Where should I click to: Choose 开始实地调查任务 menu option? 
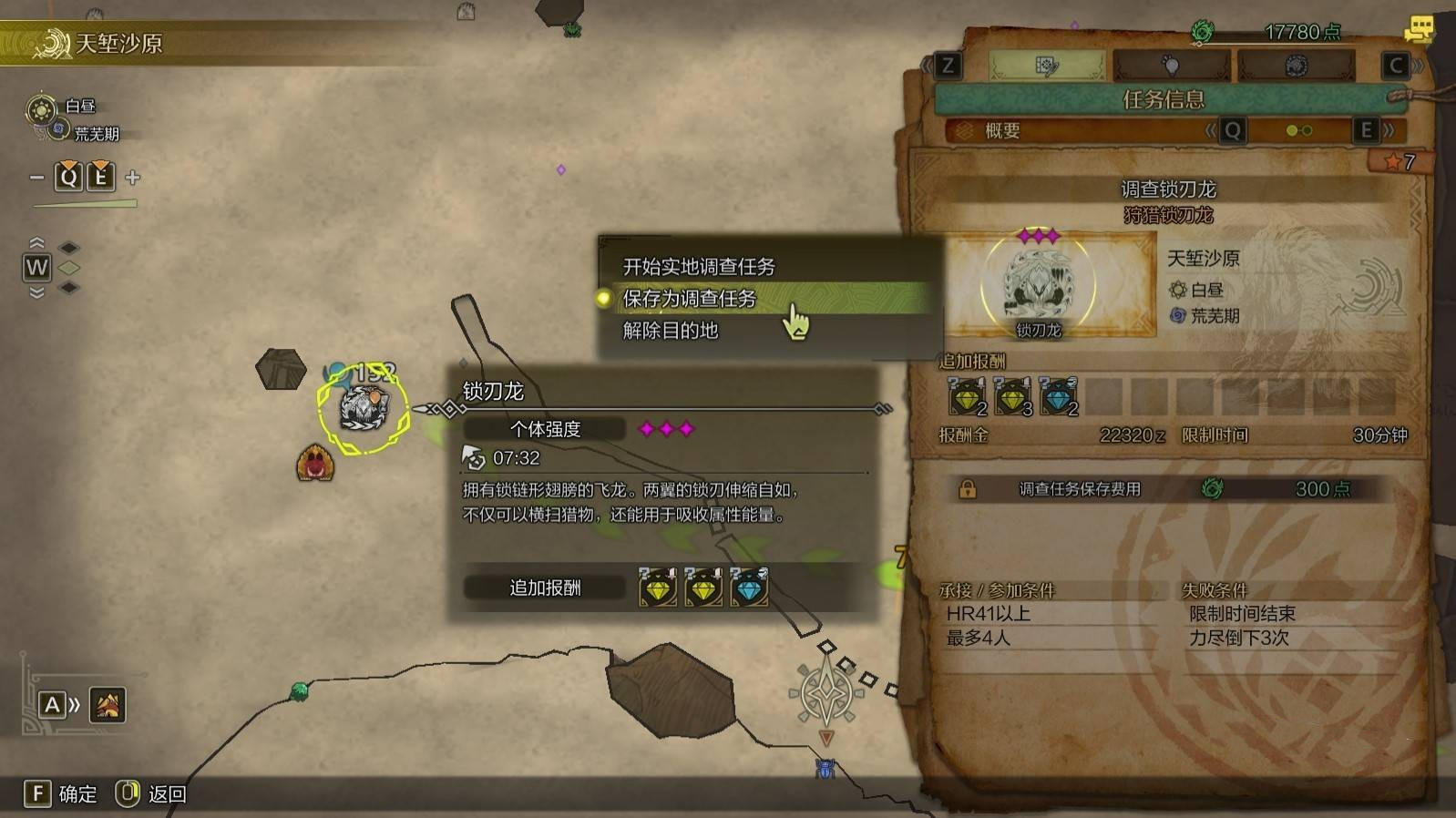coord(699,267)
